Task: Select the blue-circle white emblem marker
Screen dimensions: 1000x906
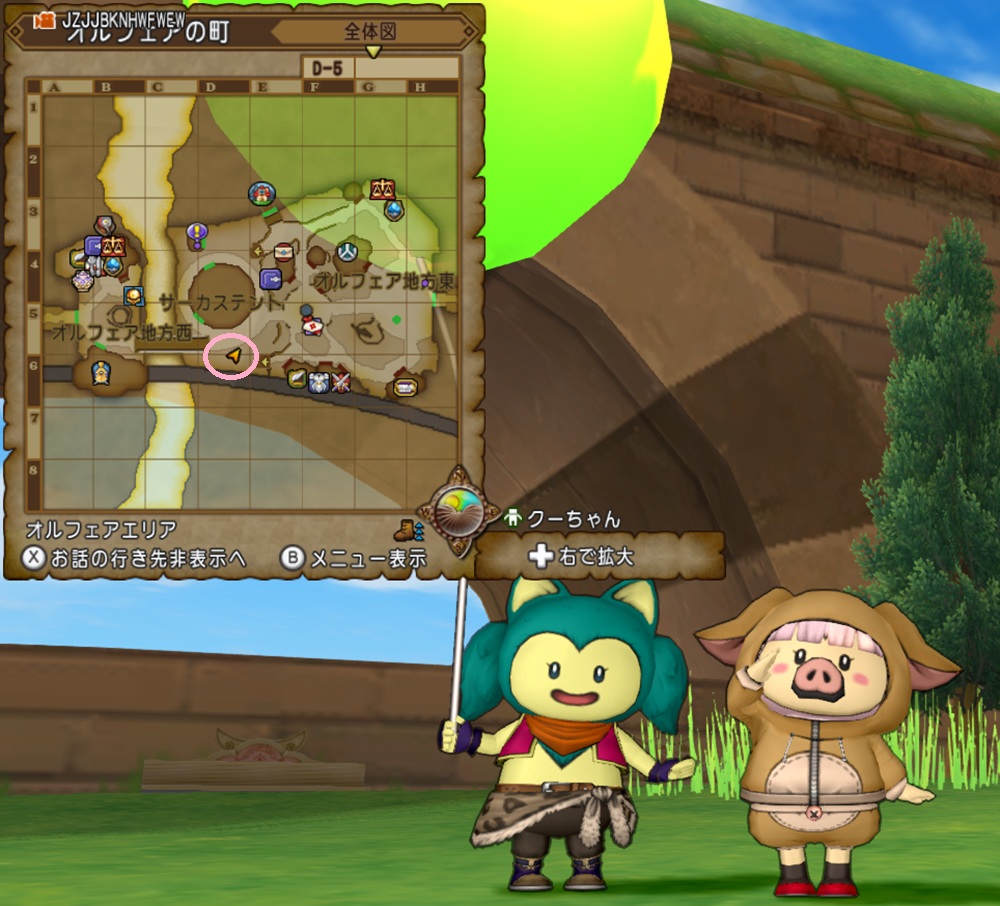Action: [x=348, y=250]
